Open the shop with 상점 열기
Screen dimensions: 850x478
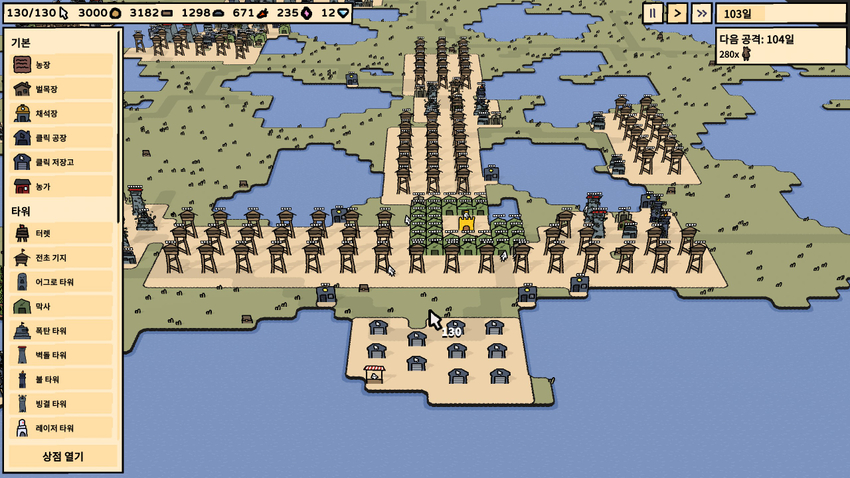tap(62, 457)
